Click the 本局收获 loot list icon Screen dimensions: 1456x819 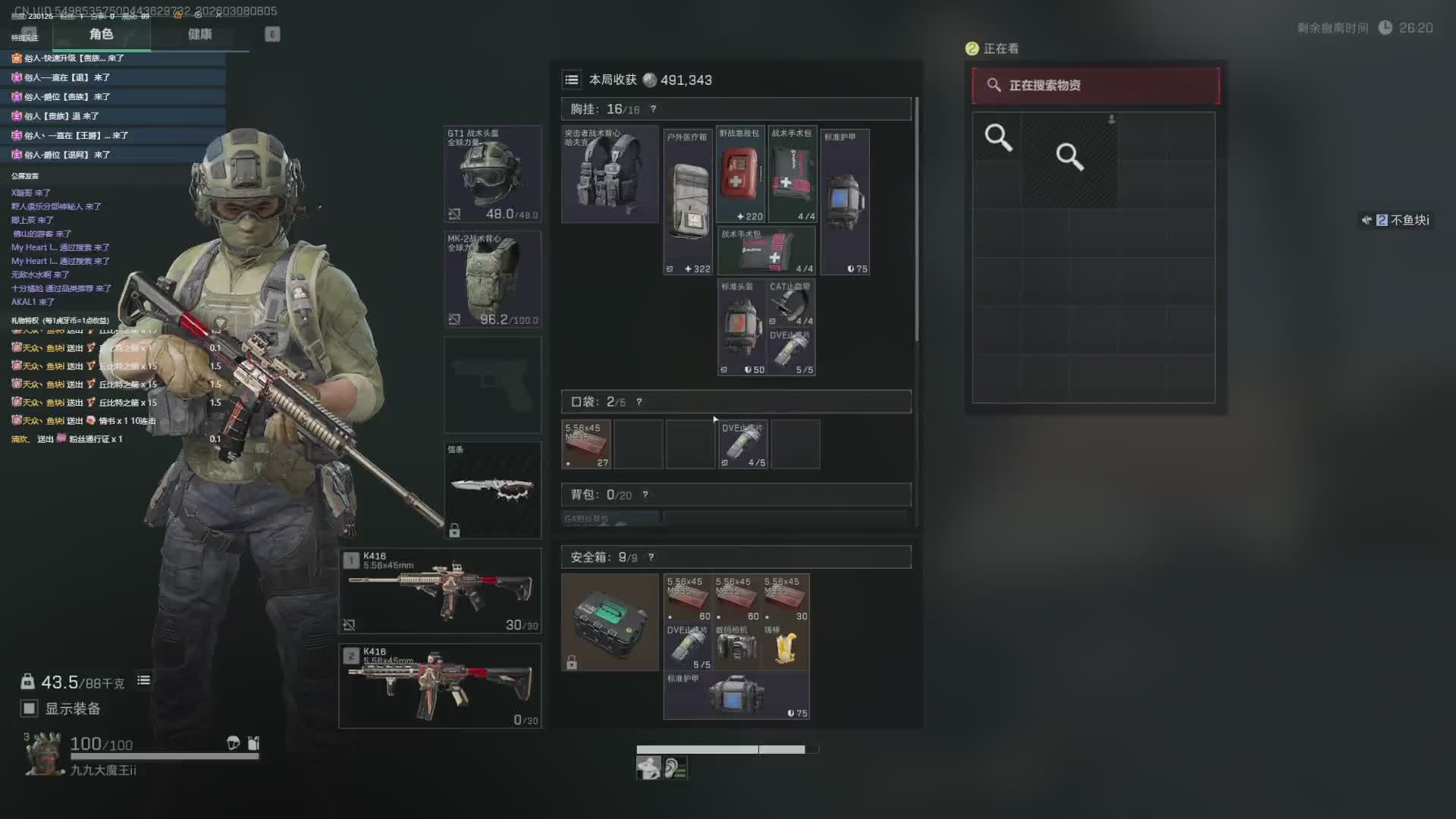572,80
